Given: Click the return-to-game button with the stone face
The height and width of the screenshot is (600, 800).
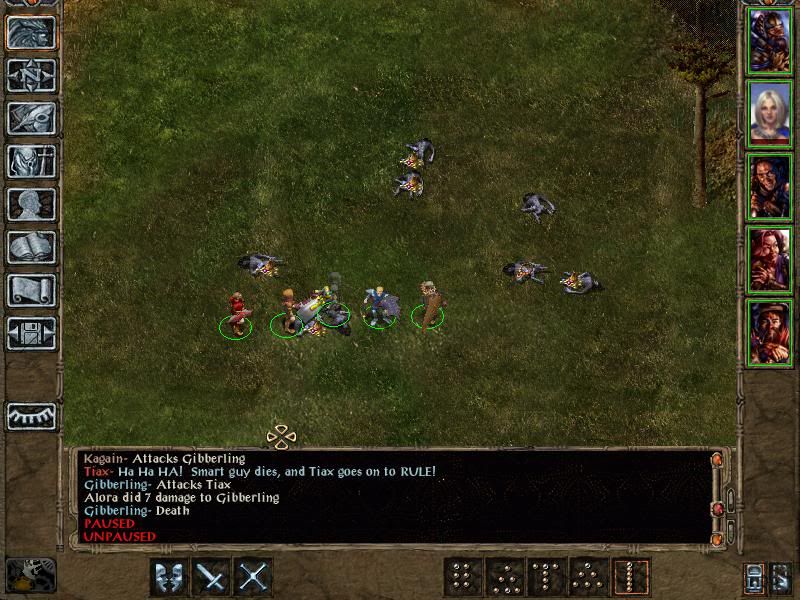Looking at the screenshot, I should pos(31,33).
